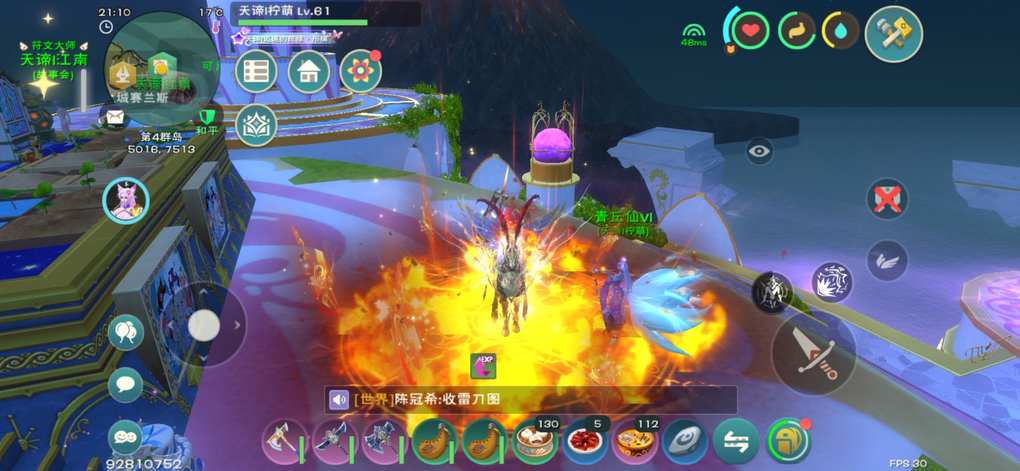Viewport: 1020px width, 471px height.
Task: Use the swirling white burst skill
Action: click(831, 283)
